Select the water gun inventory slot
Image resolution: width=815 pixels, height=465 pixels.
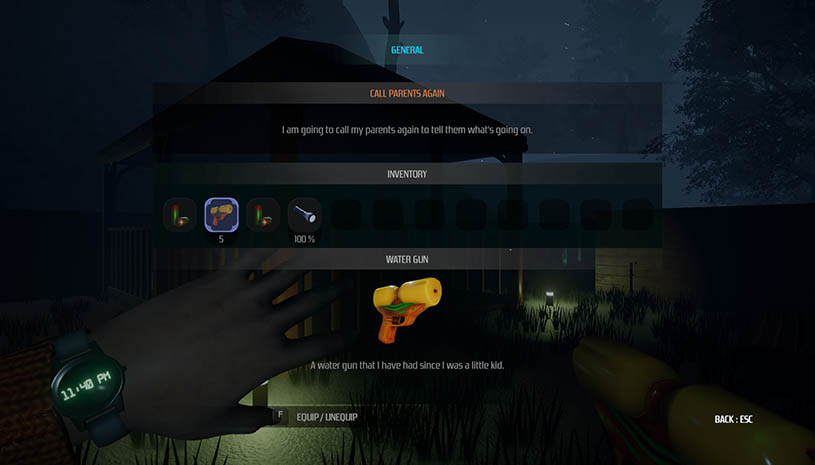pos(221,213)
